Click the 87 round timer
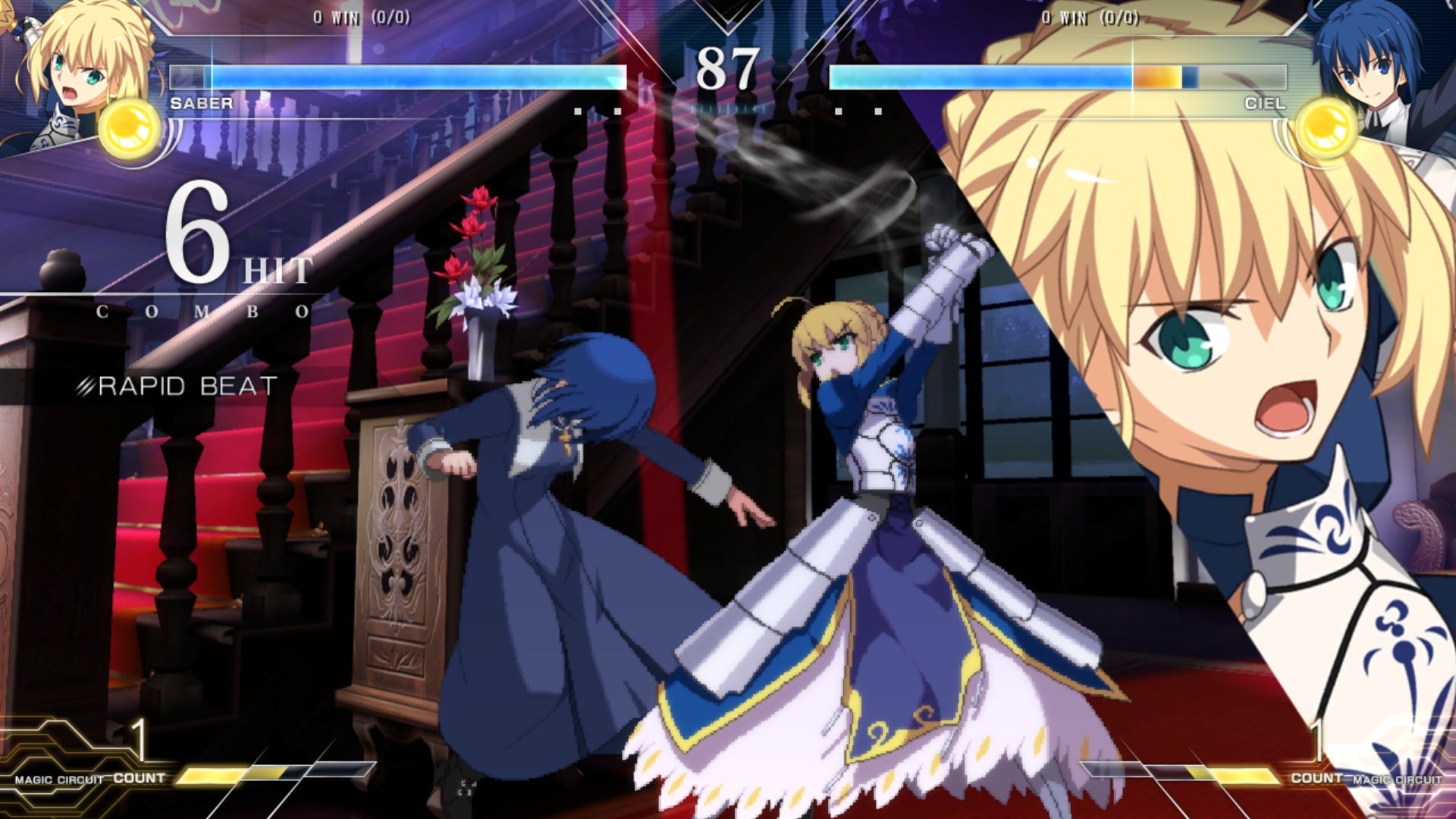Viewport: 1456px width, 819px height. coord(730,68)
